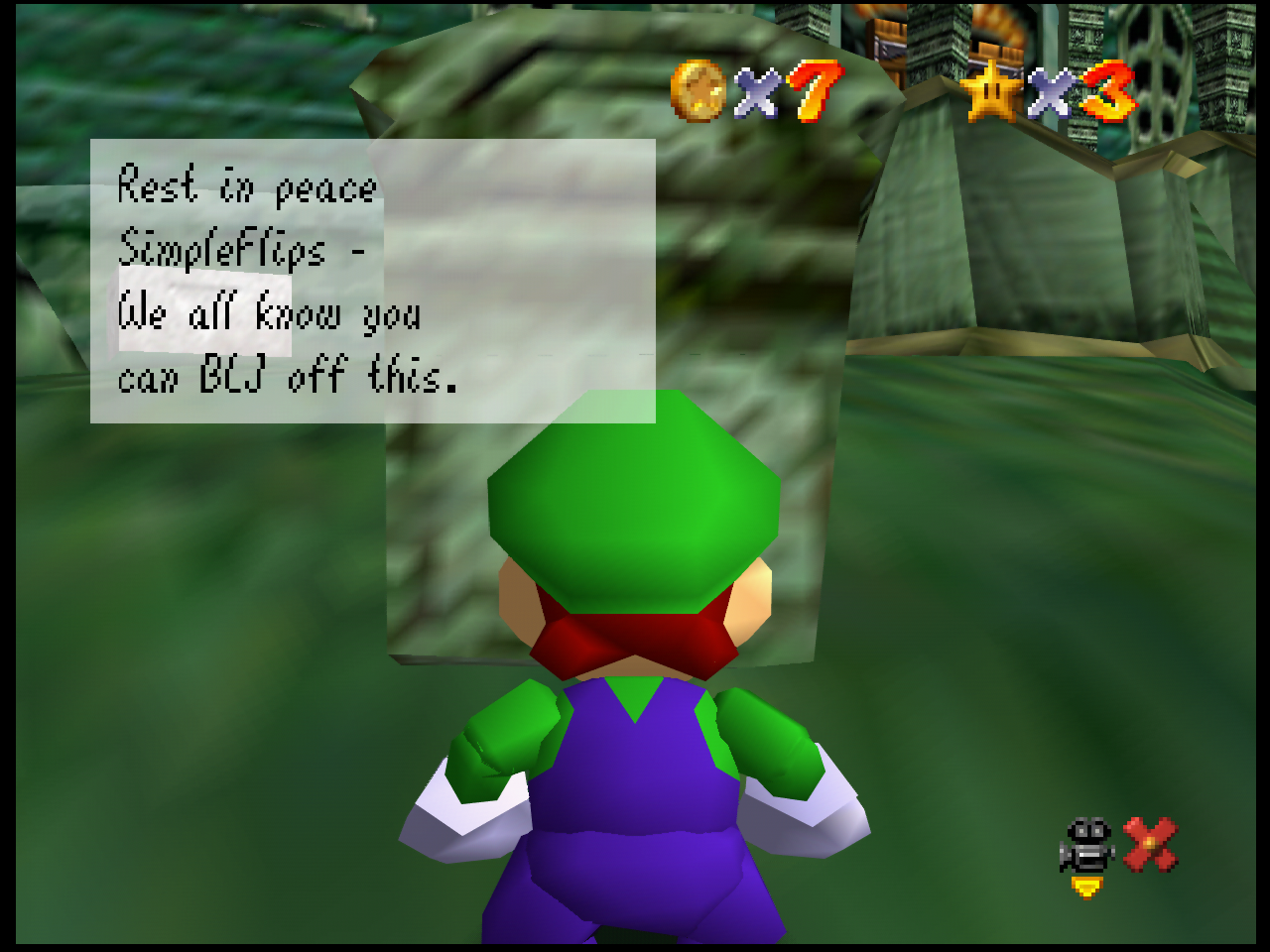This screenshot has height=952, width=1270.
Task: Click the gold coin counter icon
Action: (698, 92)
